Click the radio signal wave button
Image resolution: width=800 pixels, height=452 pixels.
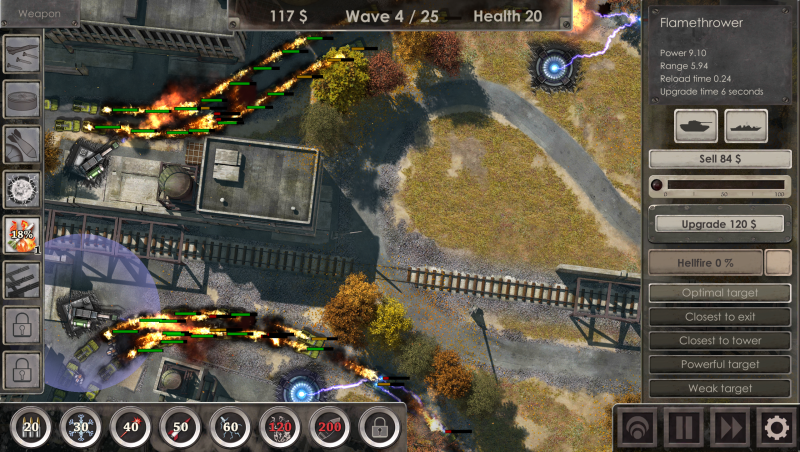638,428
